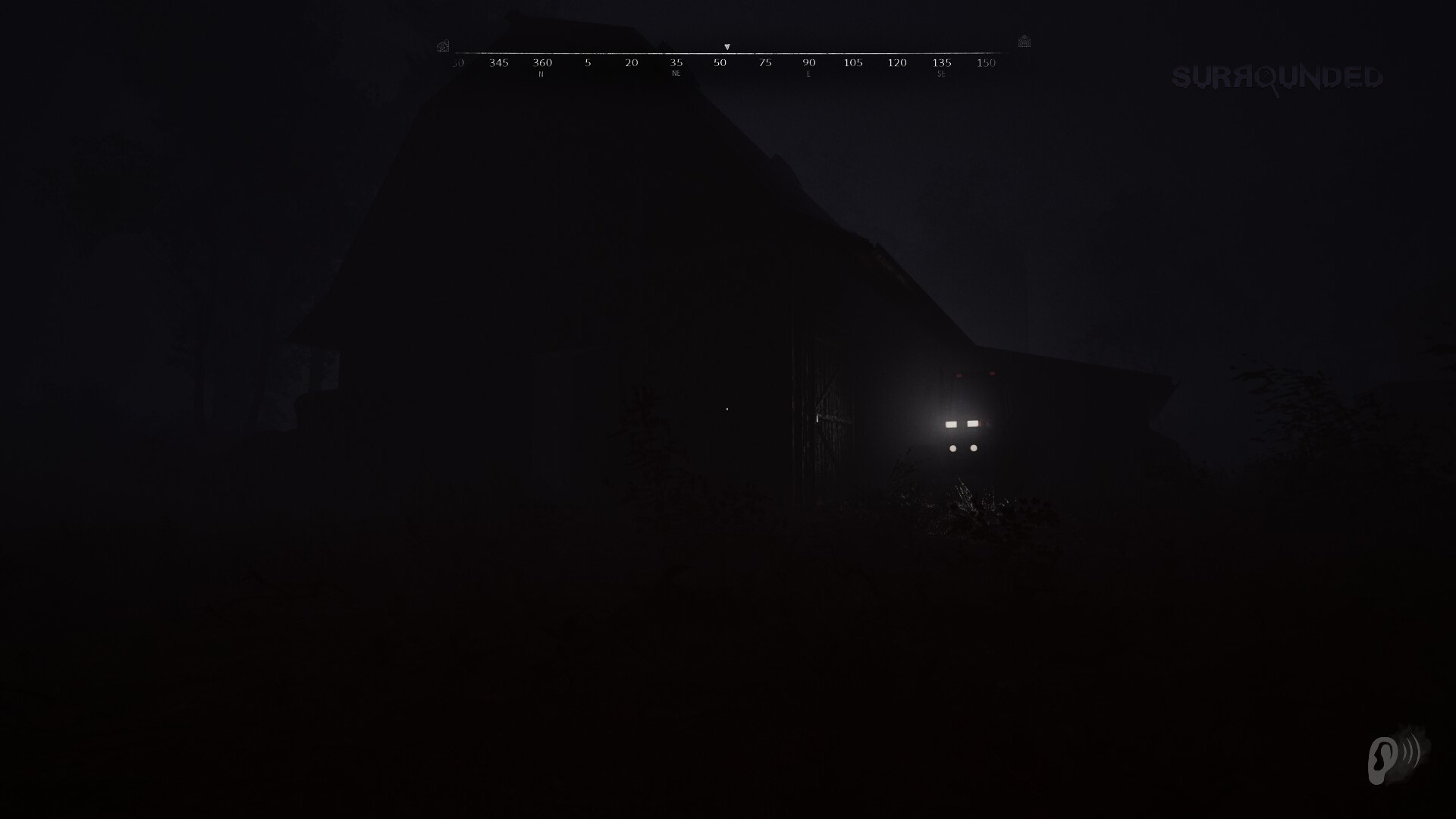Viewport: 1456px width, 819px height.
Task: Click the NE marker on the compass
Action: (x=676, y=74)
